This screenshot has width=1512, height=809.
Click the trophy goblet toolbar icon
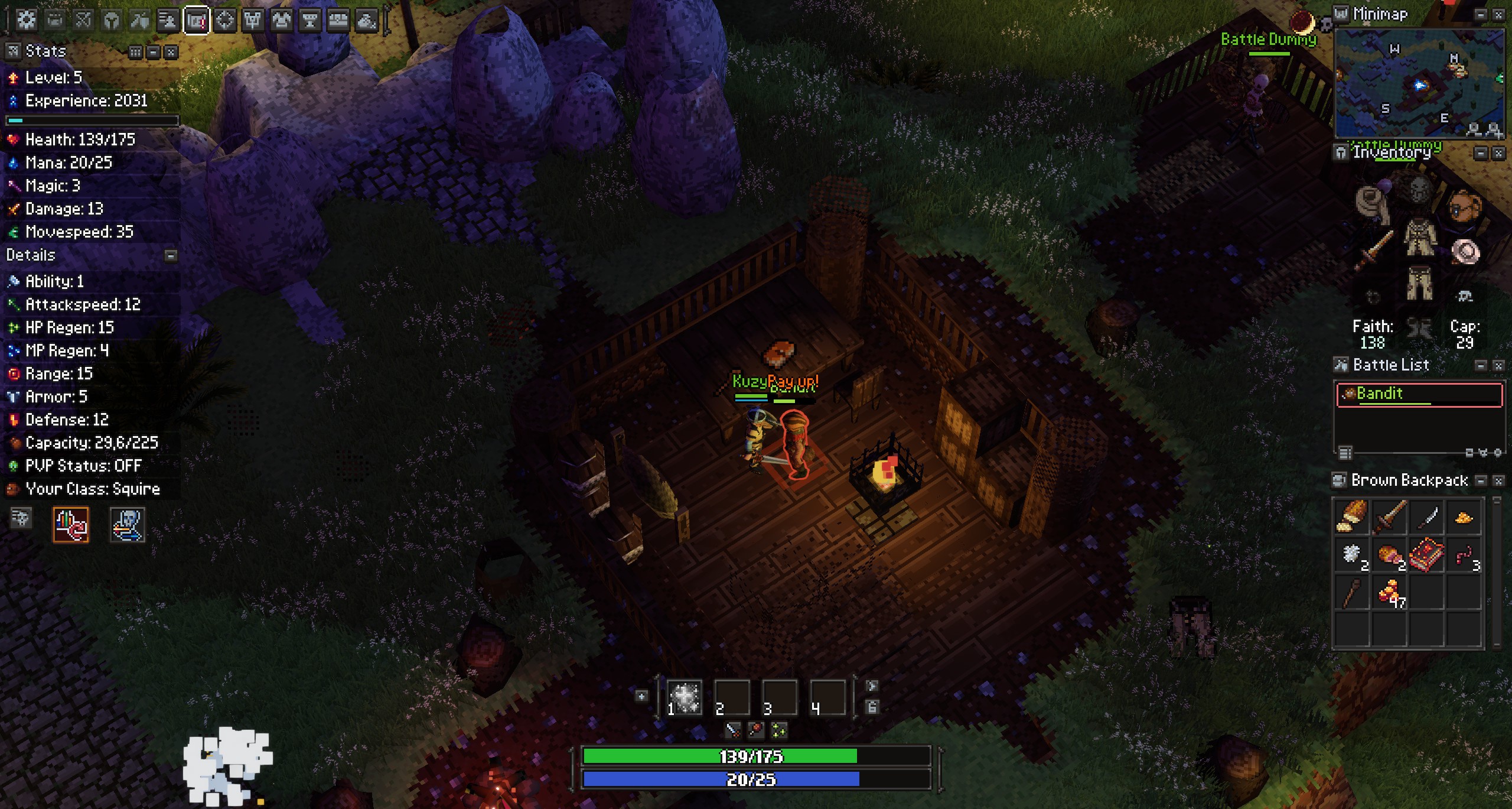[309, 21]
